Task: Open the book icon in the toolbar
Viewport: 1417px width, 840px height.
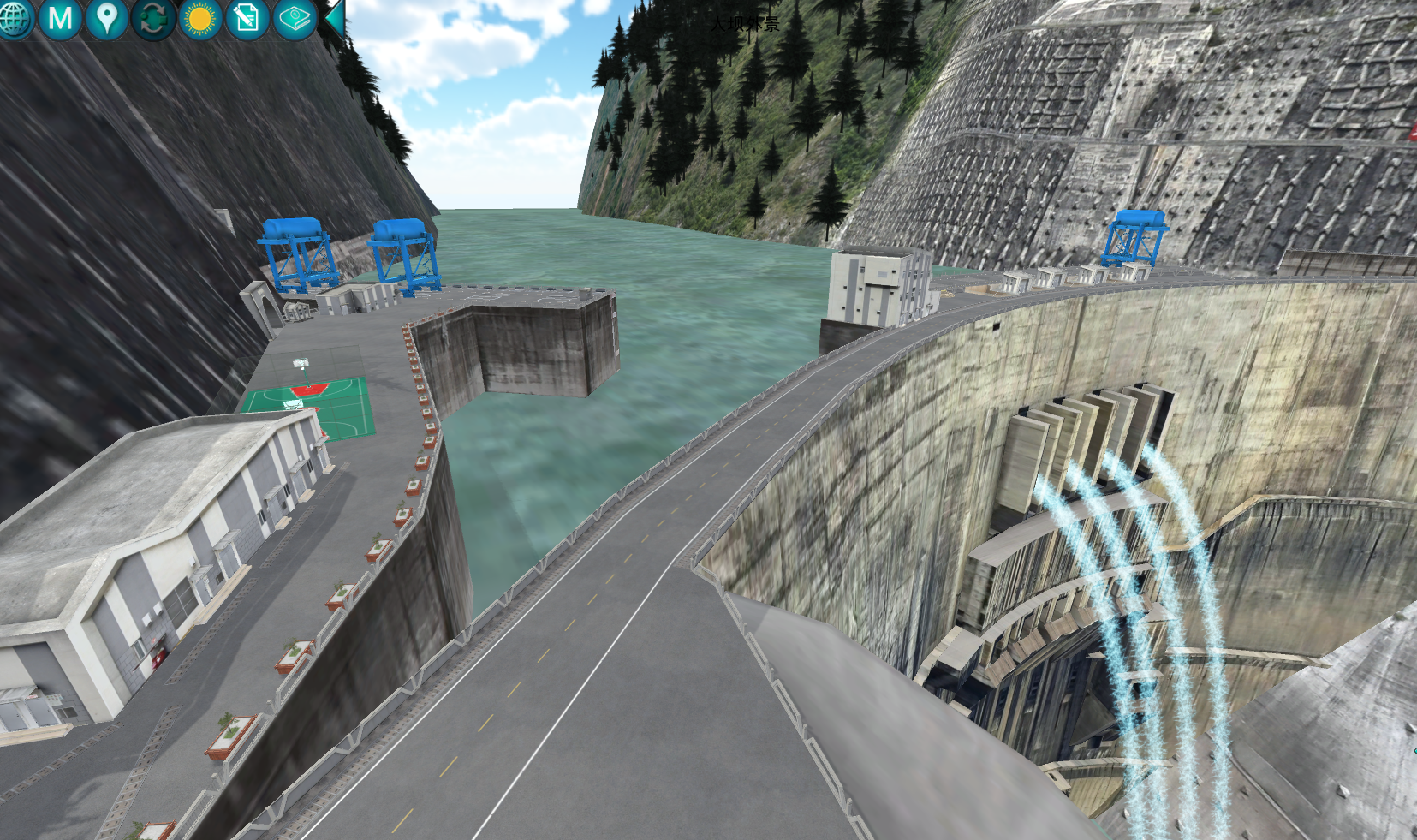Action: tap(295, 18)
